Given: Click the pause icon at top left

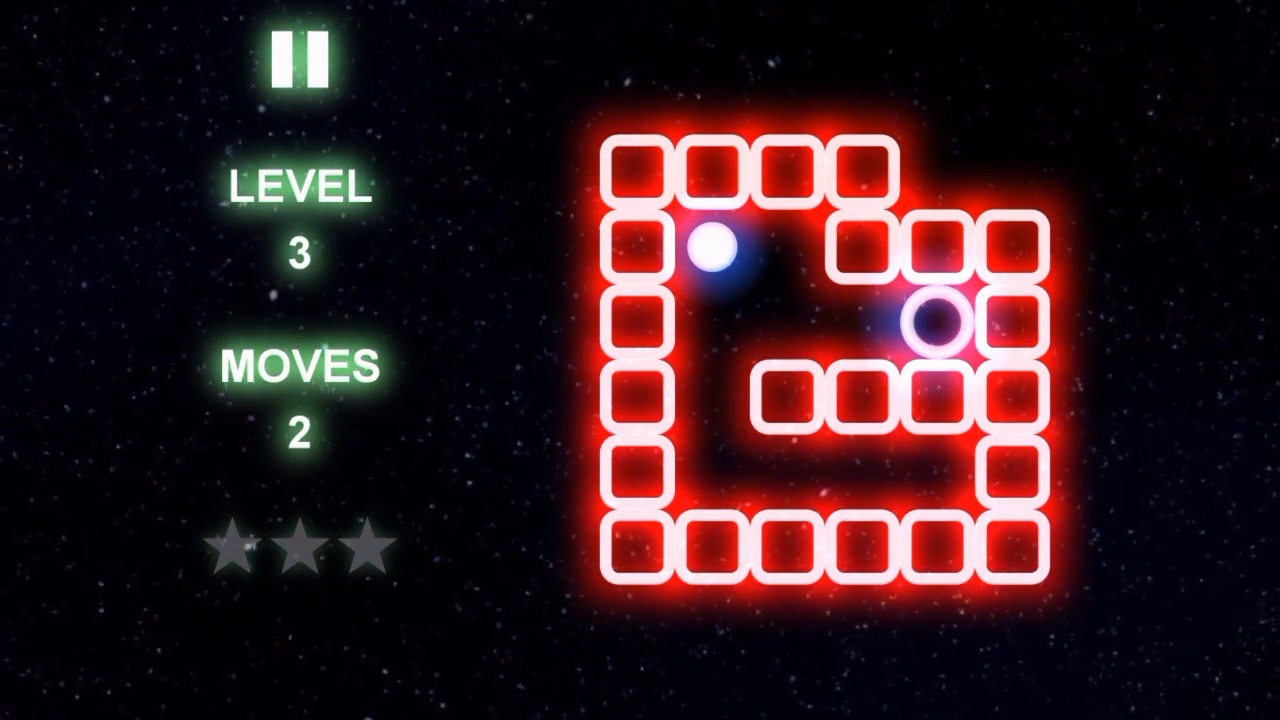Looking at the screenshot, I should [x=300, y=57].
